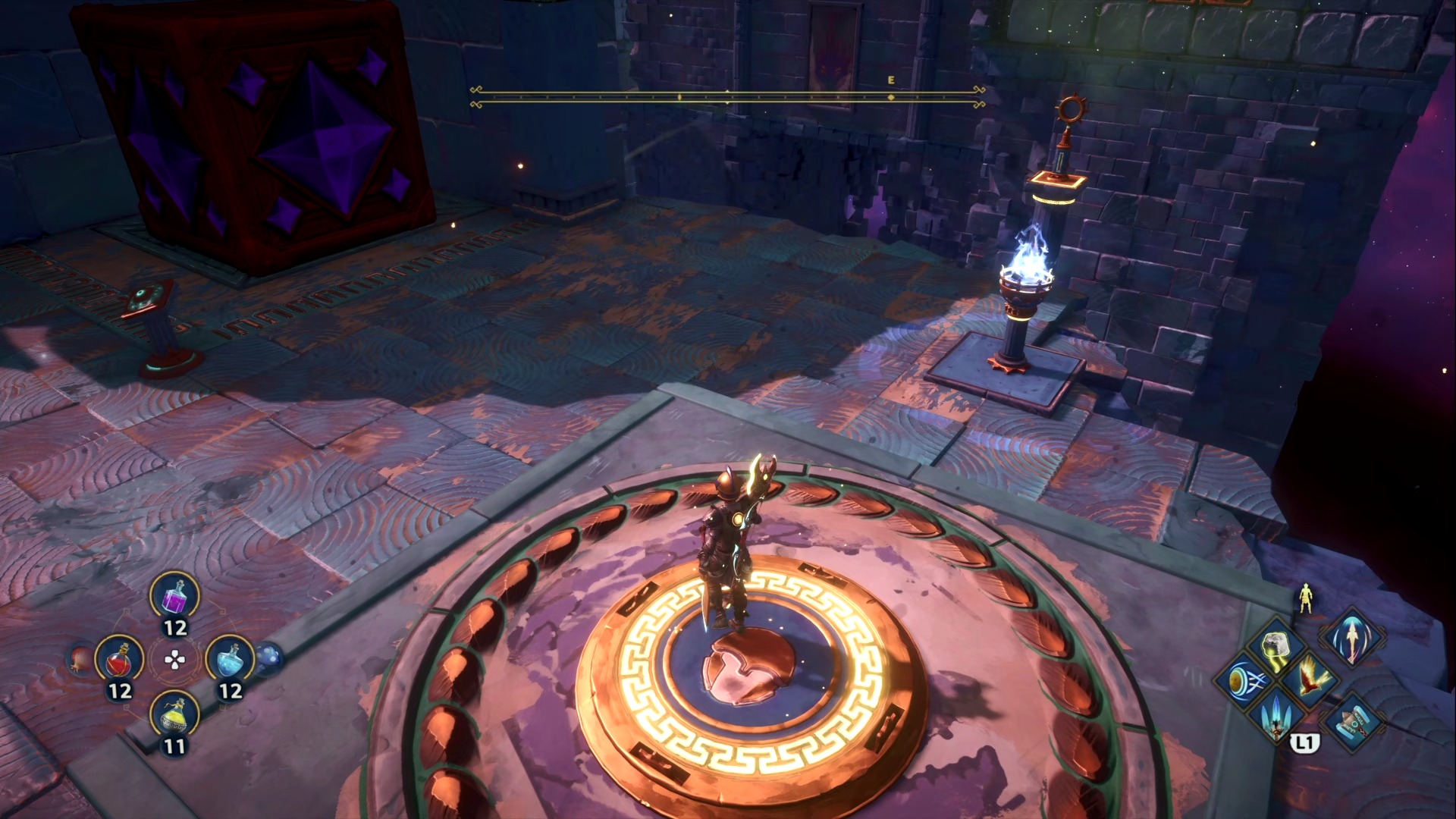Drink the red health potion
Viewport: 1456px width, 819px height.
(120, 661)
